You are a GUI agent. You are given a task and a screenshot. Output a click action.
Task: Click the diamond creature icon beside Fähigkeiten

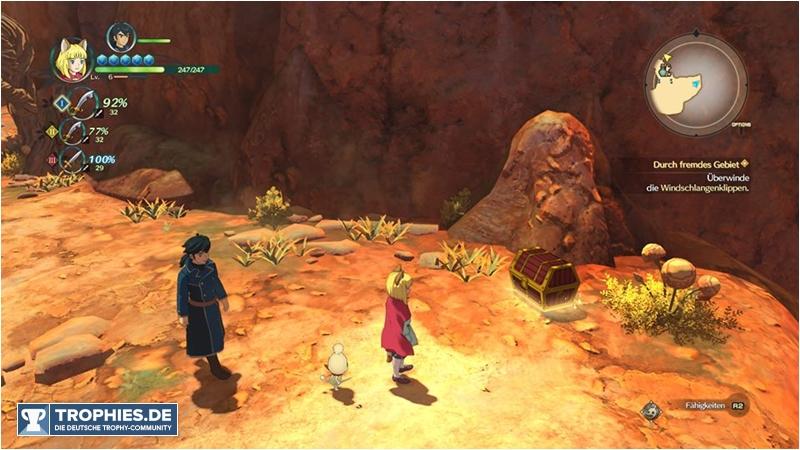tap(652, 409)
